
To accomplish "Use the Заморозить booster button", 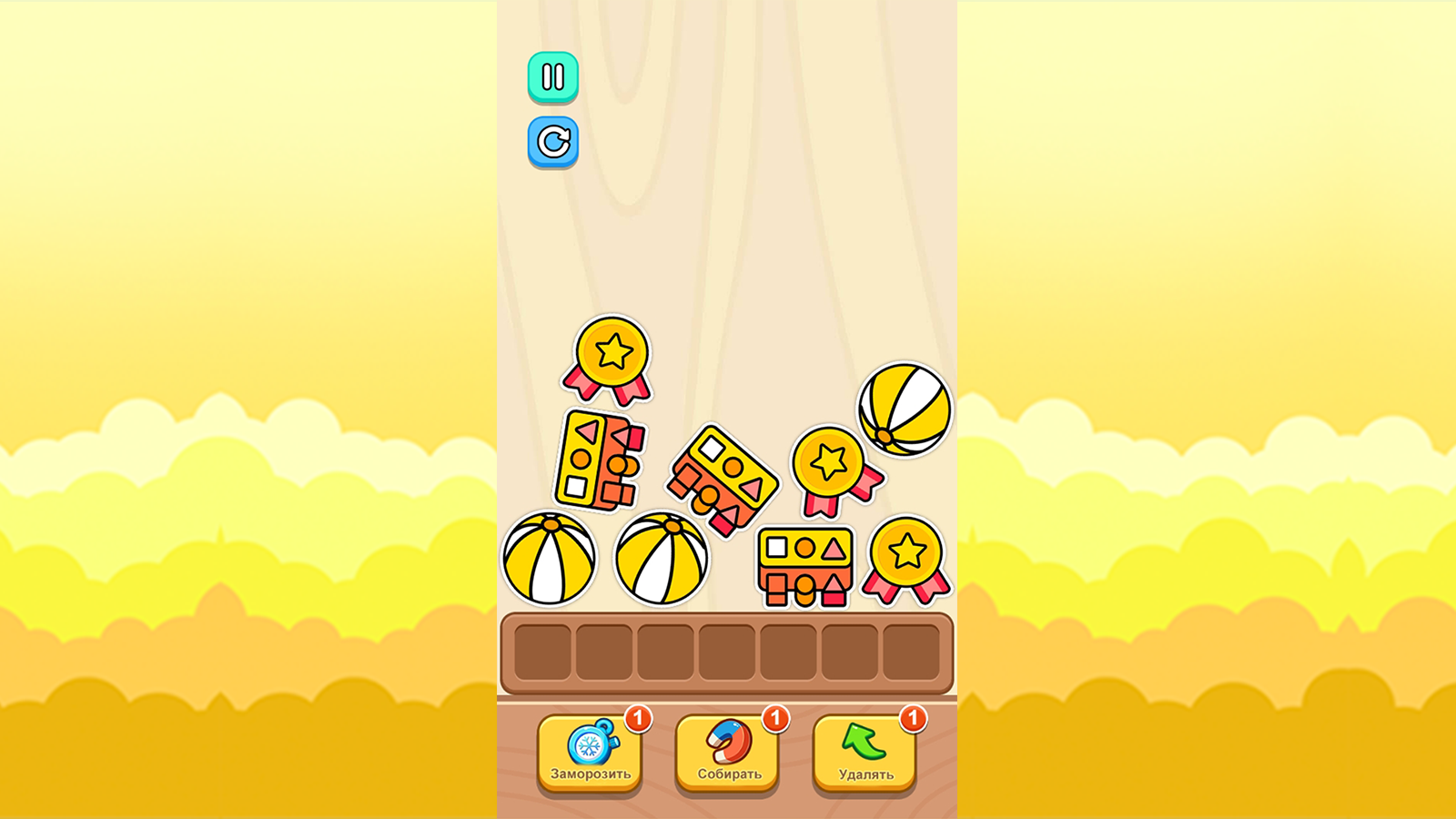I will pyautogui.click(x=591, y=753).
